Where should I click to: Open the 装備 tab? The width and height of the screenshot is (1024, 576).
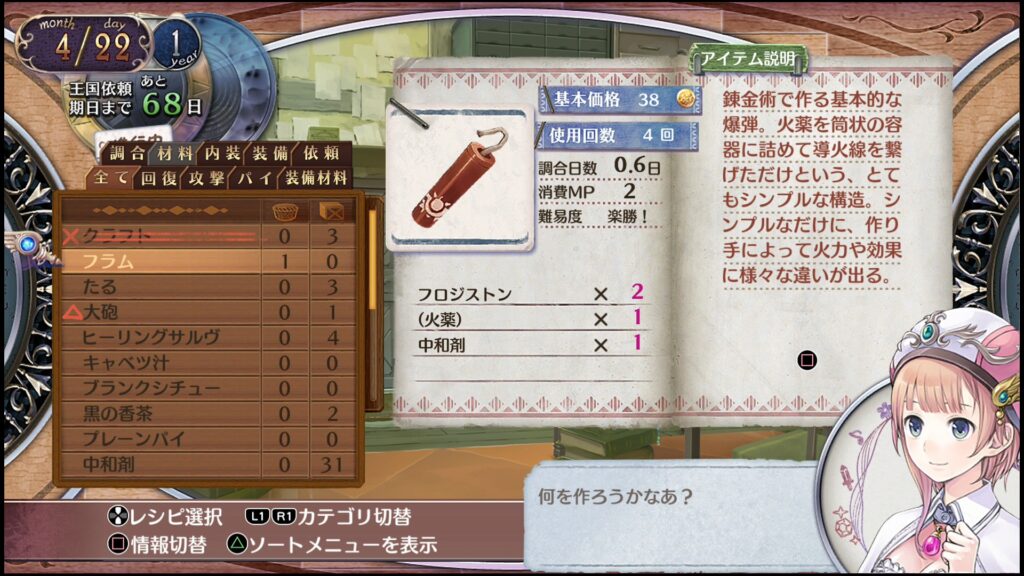[270, 154]
